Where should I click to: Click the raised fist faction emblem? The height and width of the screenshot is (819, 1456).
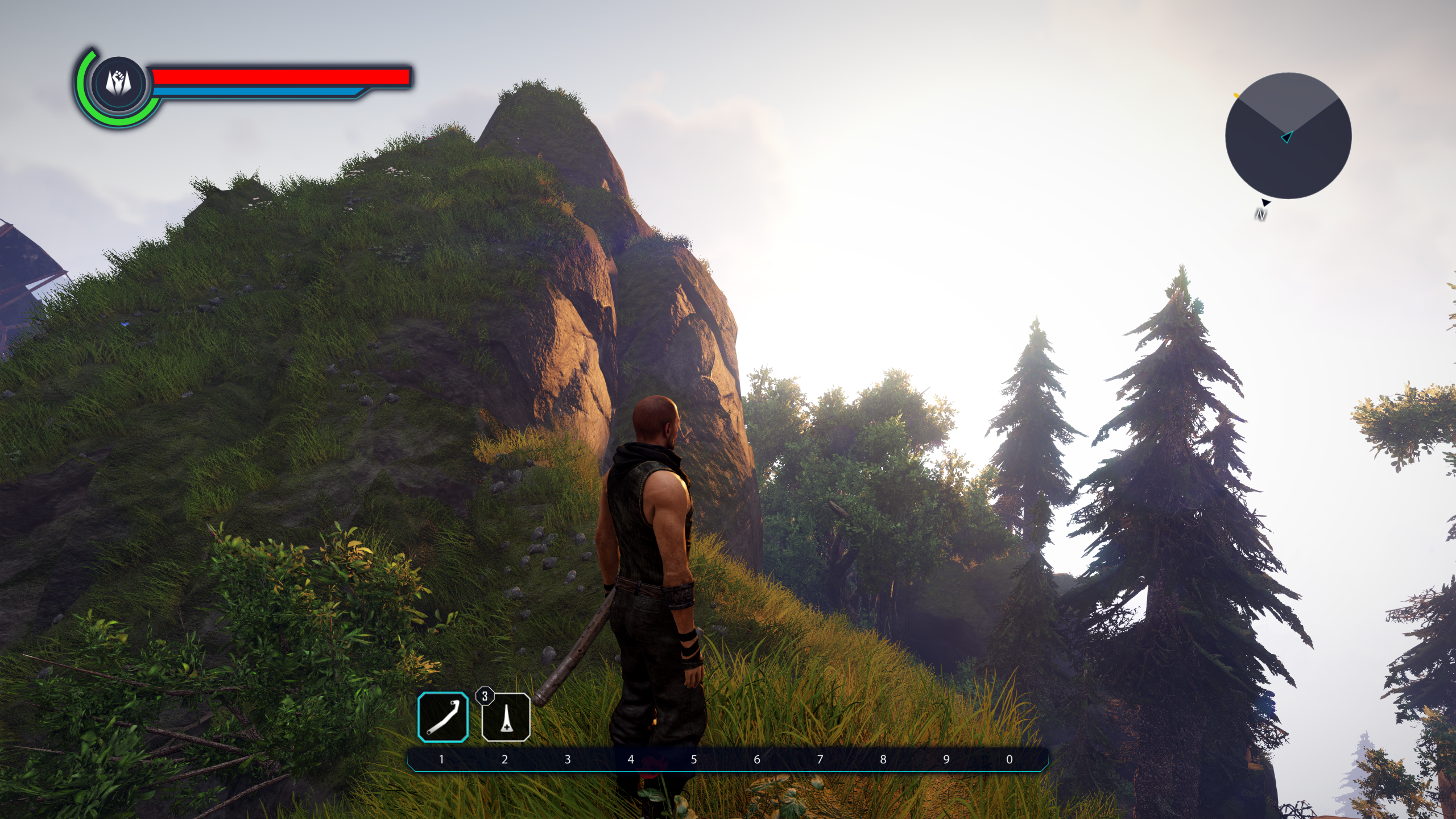pos(118,82)
